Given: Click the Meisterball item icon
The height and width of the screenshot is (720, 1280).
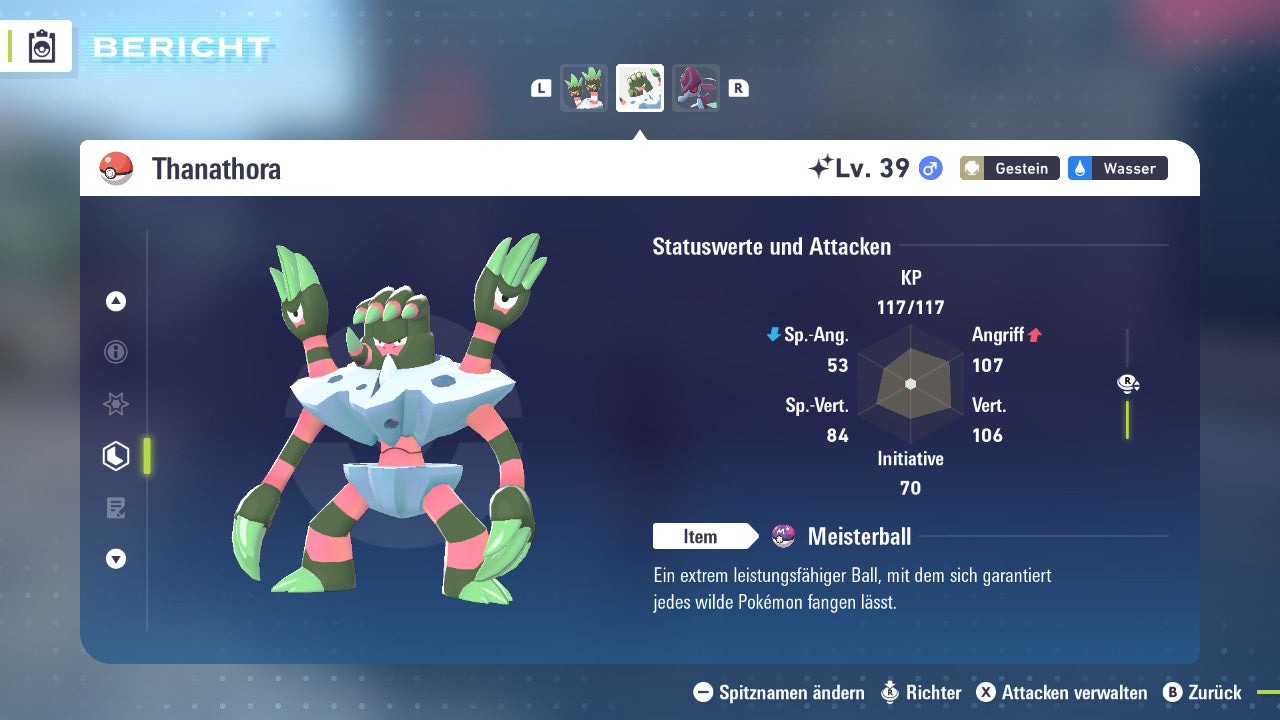Looking at the screenshot, I should pos(783,536).
